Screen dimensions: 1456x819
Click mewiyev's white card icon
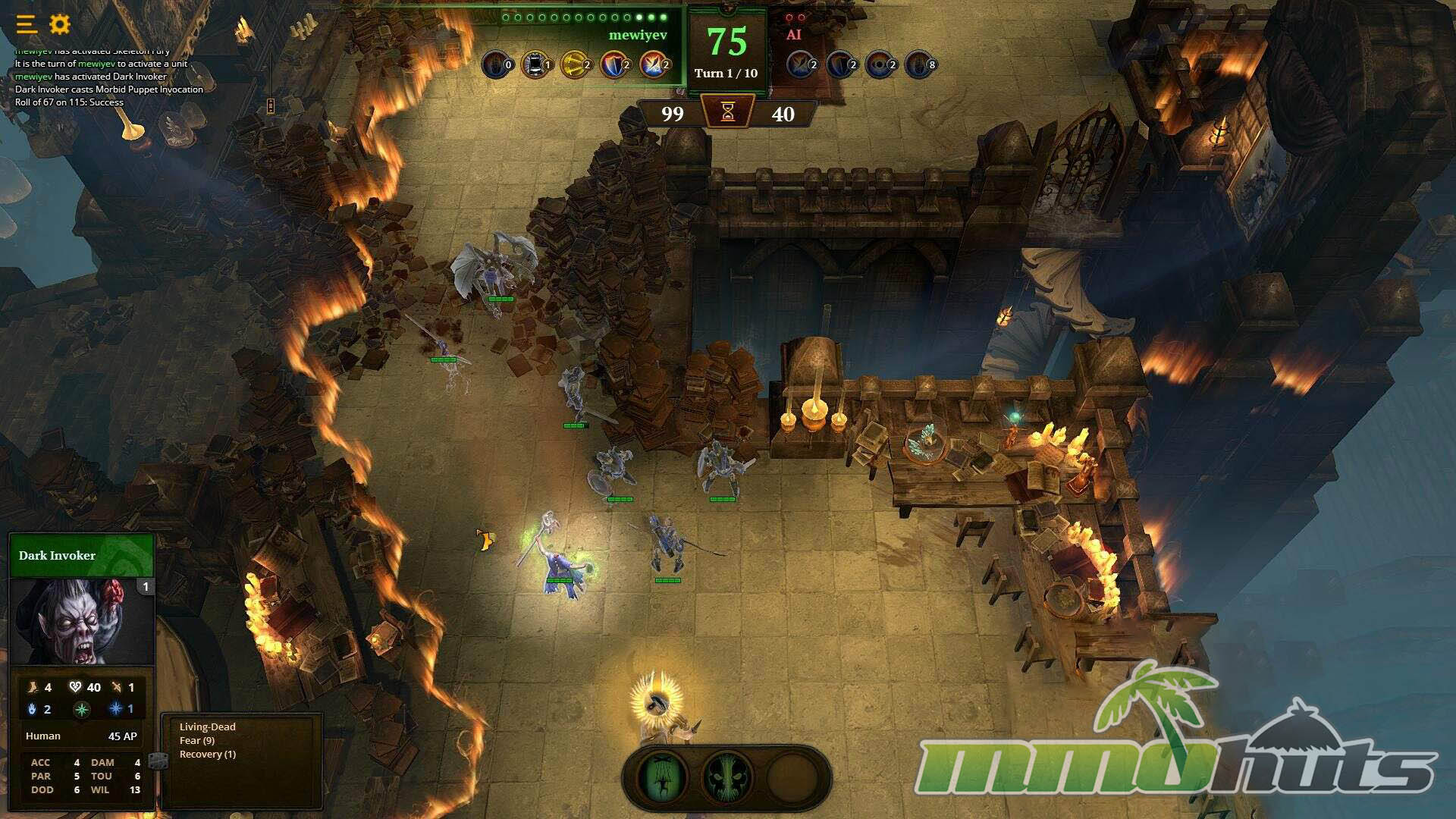(535, 64)
